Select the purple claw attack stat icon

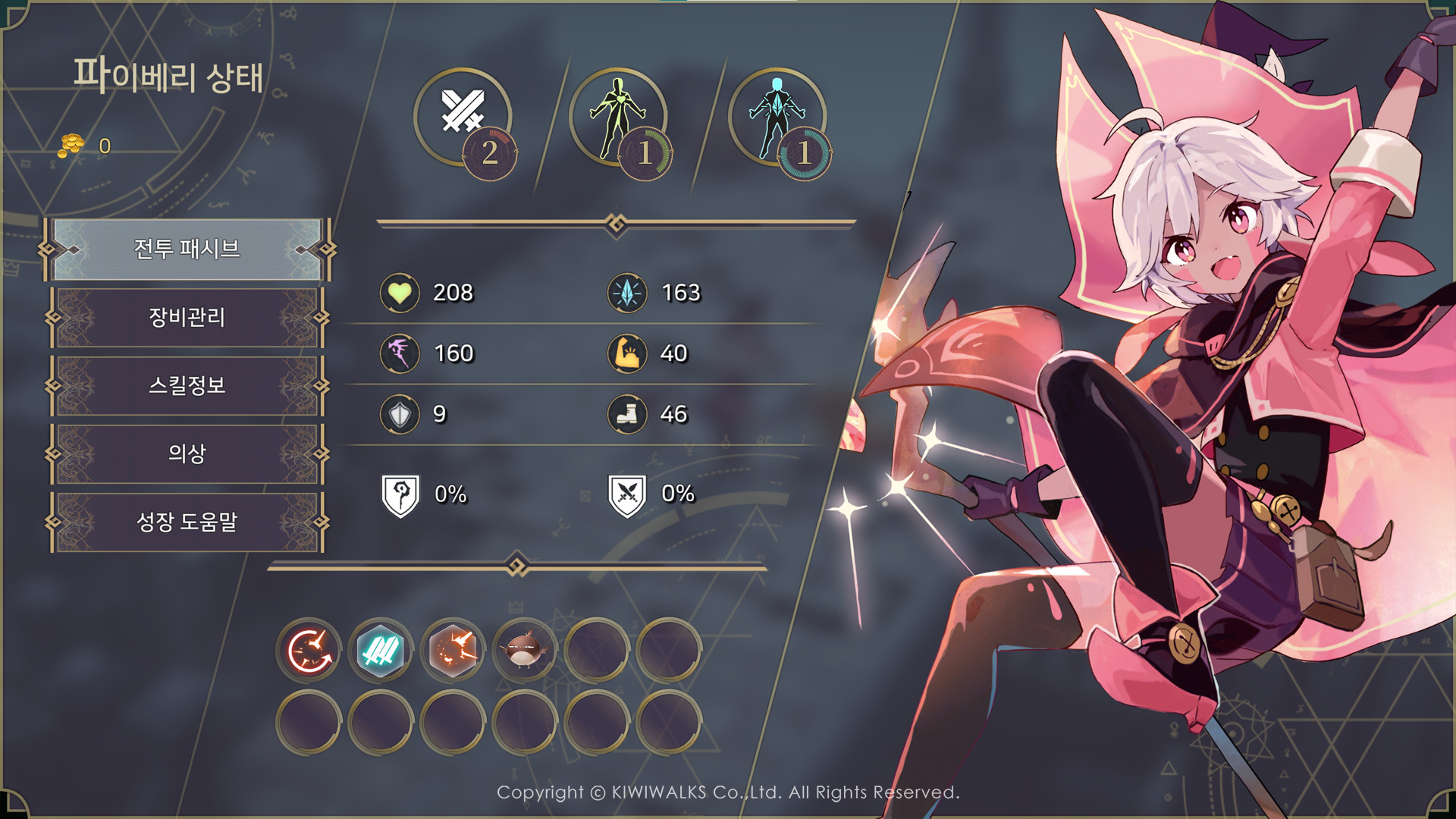click(x=400, y=353)
